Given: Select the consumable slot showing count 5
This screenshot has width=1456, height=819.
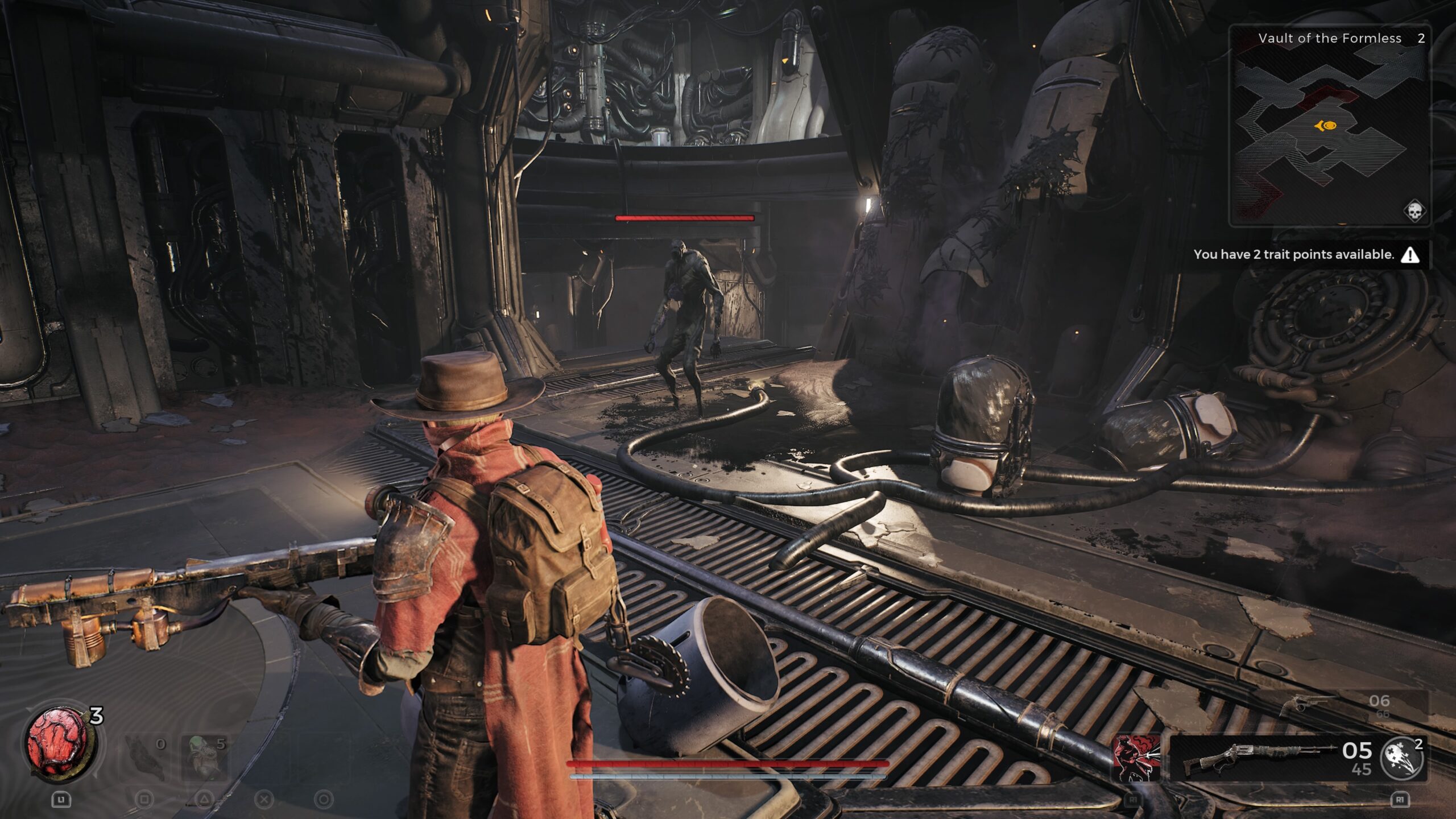Looking at the screenshot, I should [x=205, y=756].
